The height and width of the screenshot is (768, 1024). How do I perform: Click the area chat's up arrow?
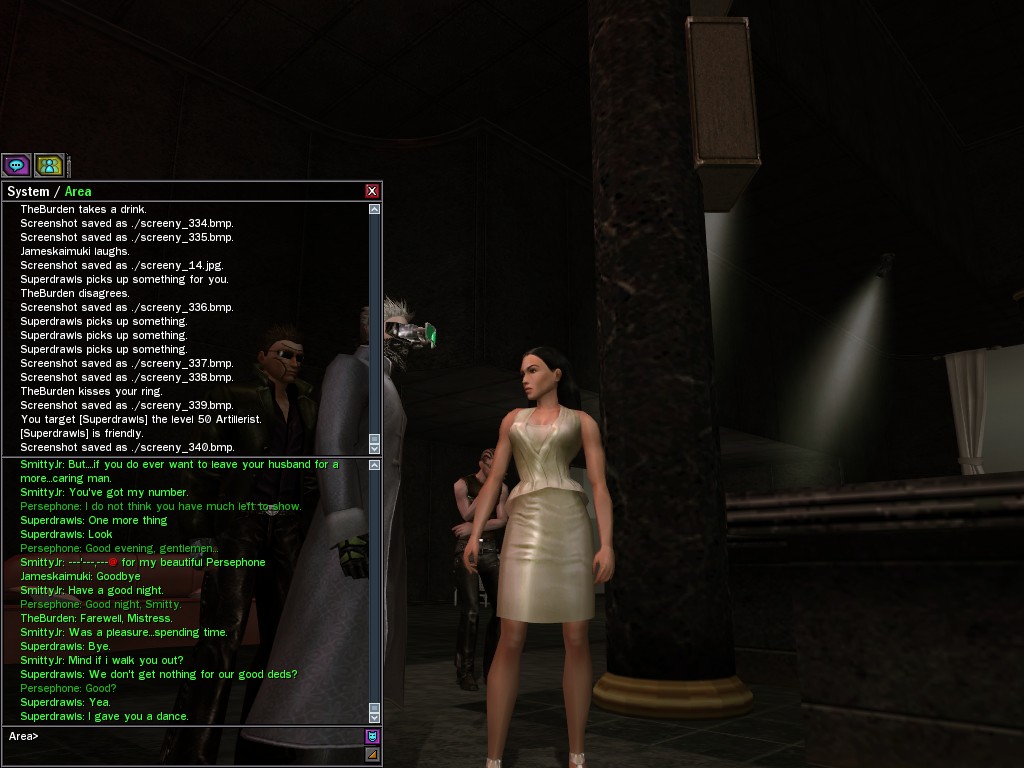coord(375,465)
